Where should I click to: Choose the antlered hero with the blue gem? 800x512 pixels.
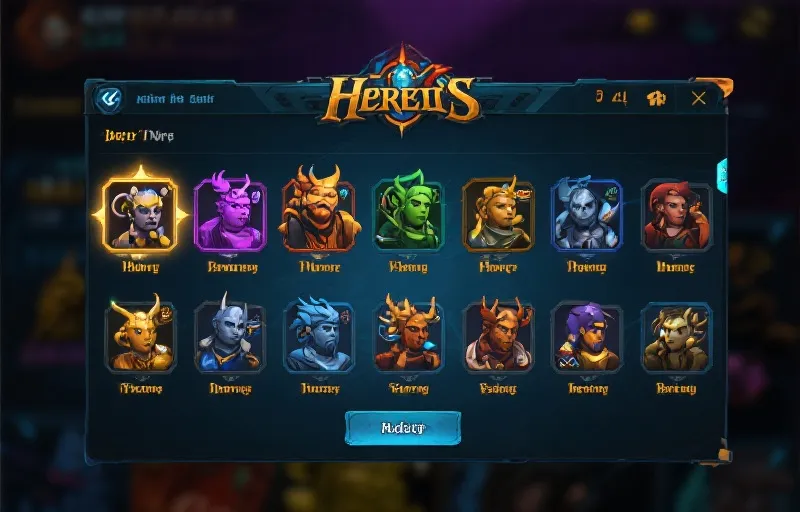[408, 337]
